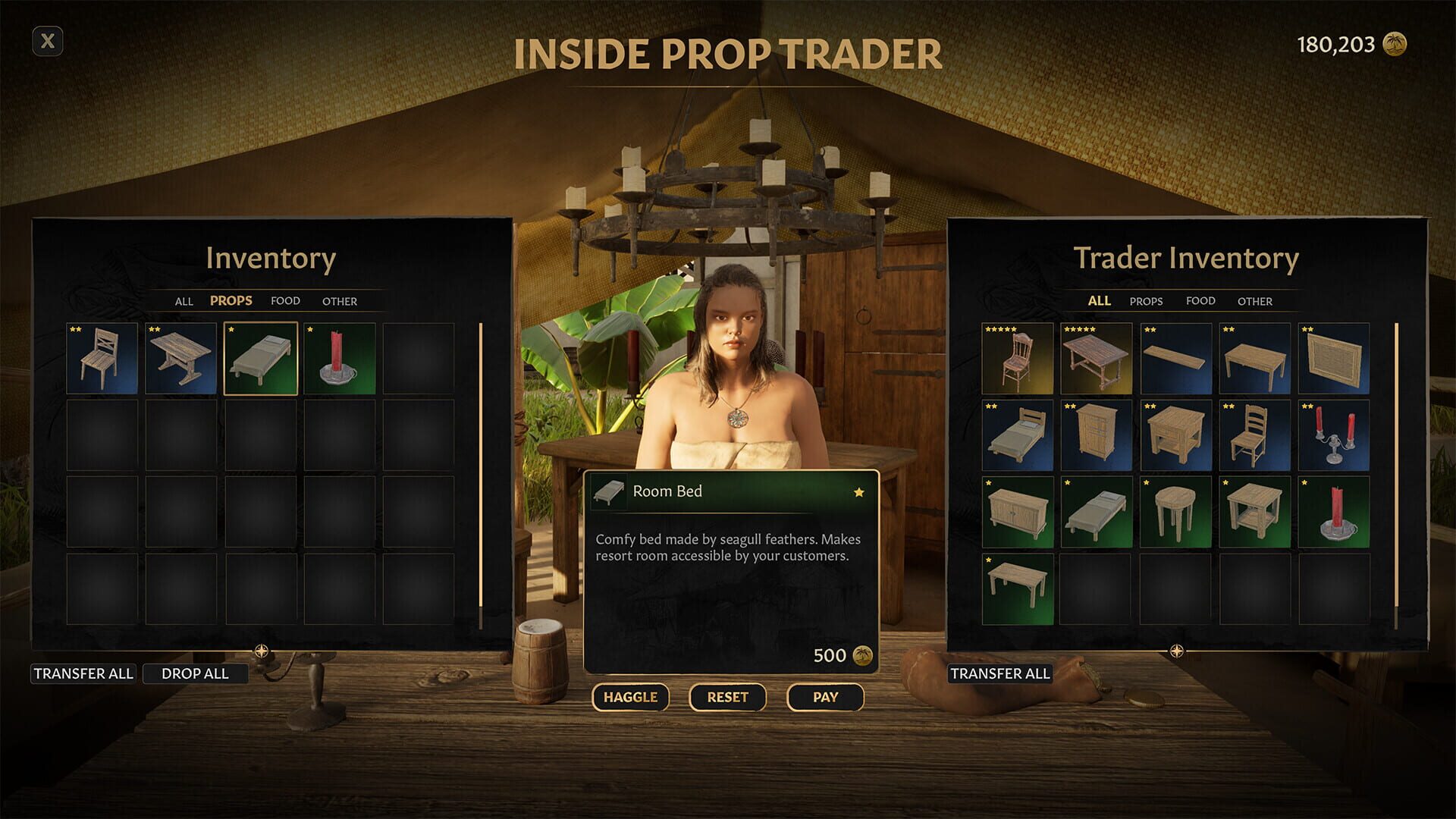
Task: Select the woven mat in trader inventory
Action: tap(1332, 356)
